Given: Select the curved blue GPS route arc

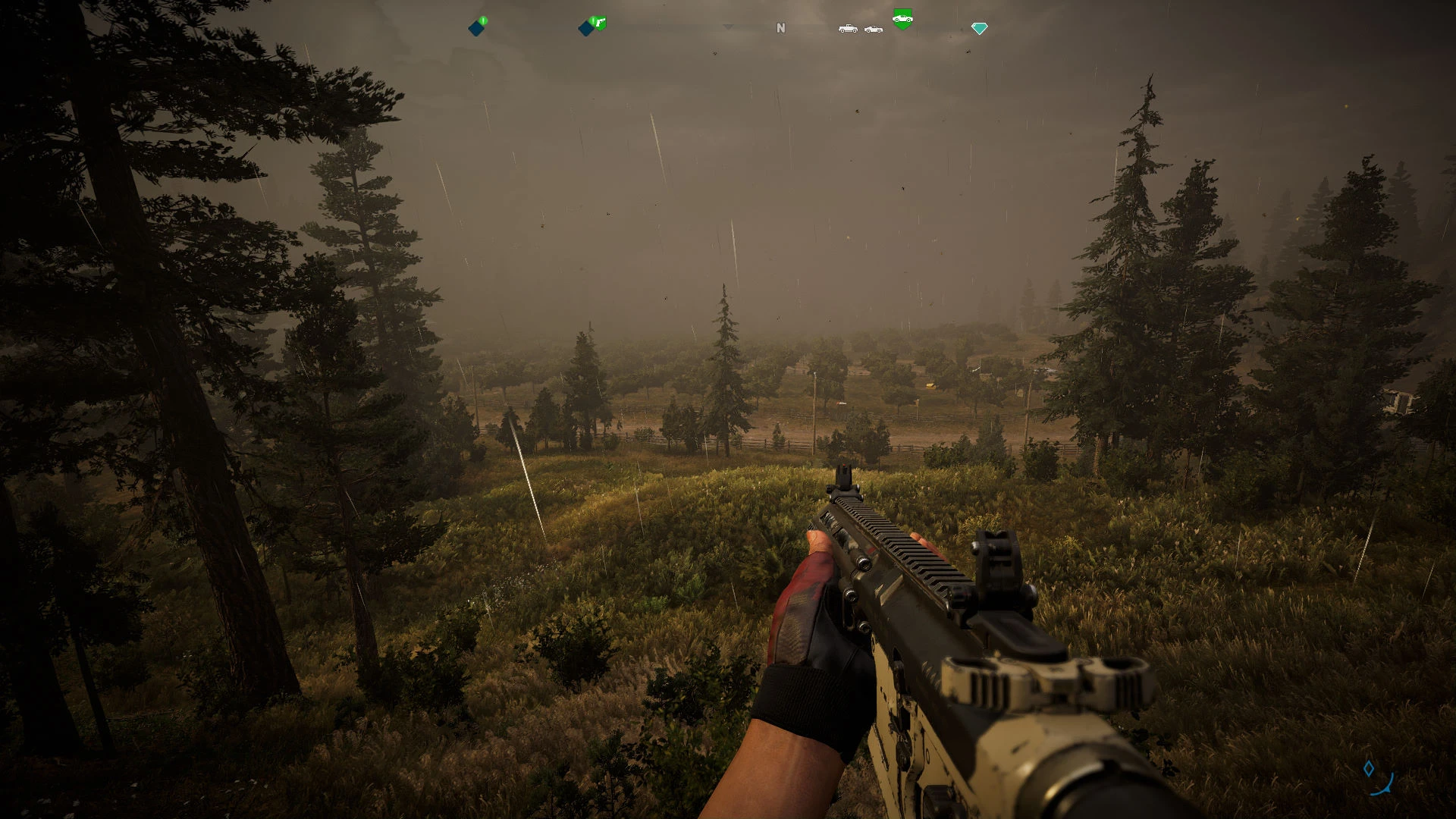Looking at the screenshot, I should pos(1382,785).
